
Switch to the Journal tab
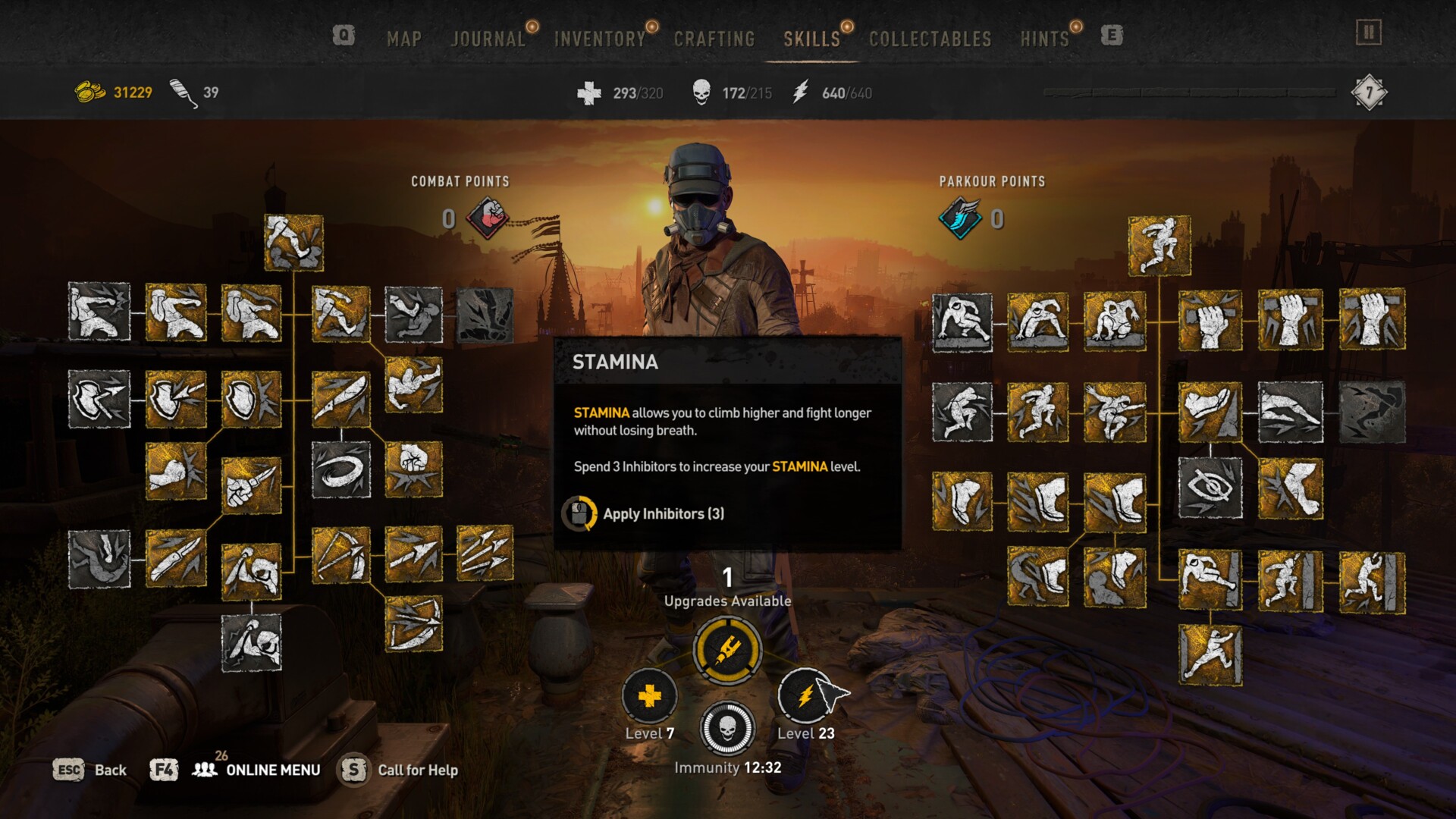pos(488,39)
